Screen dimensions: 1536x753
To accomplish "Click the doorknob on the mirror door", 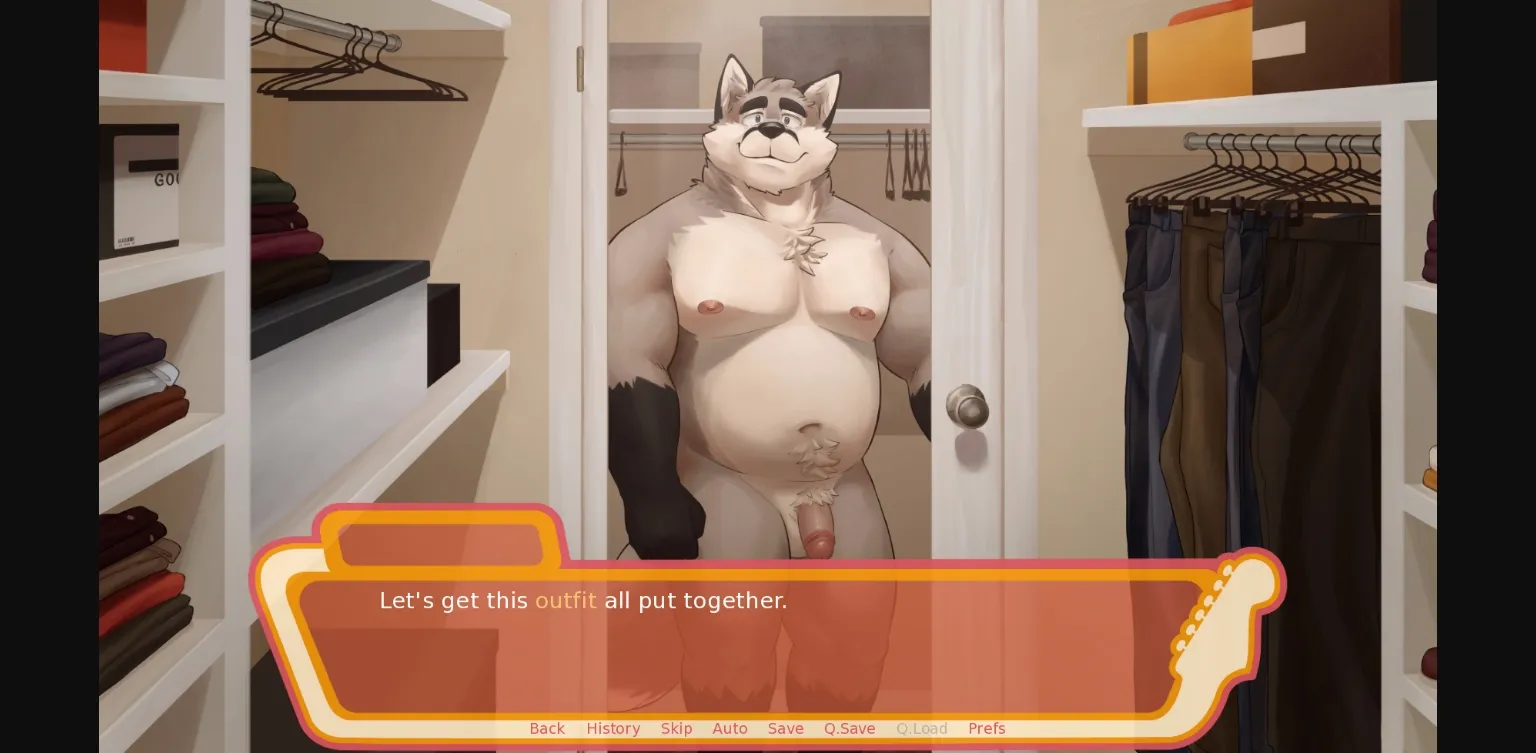I will pyautogui.click(x=967, y=407).
